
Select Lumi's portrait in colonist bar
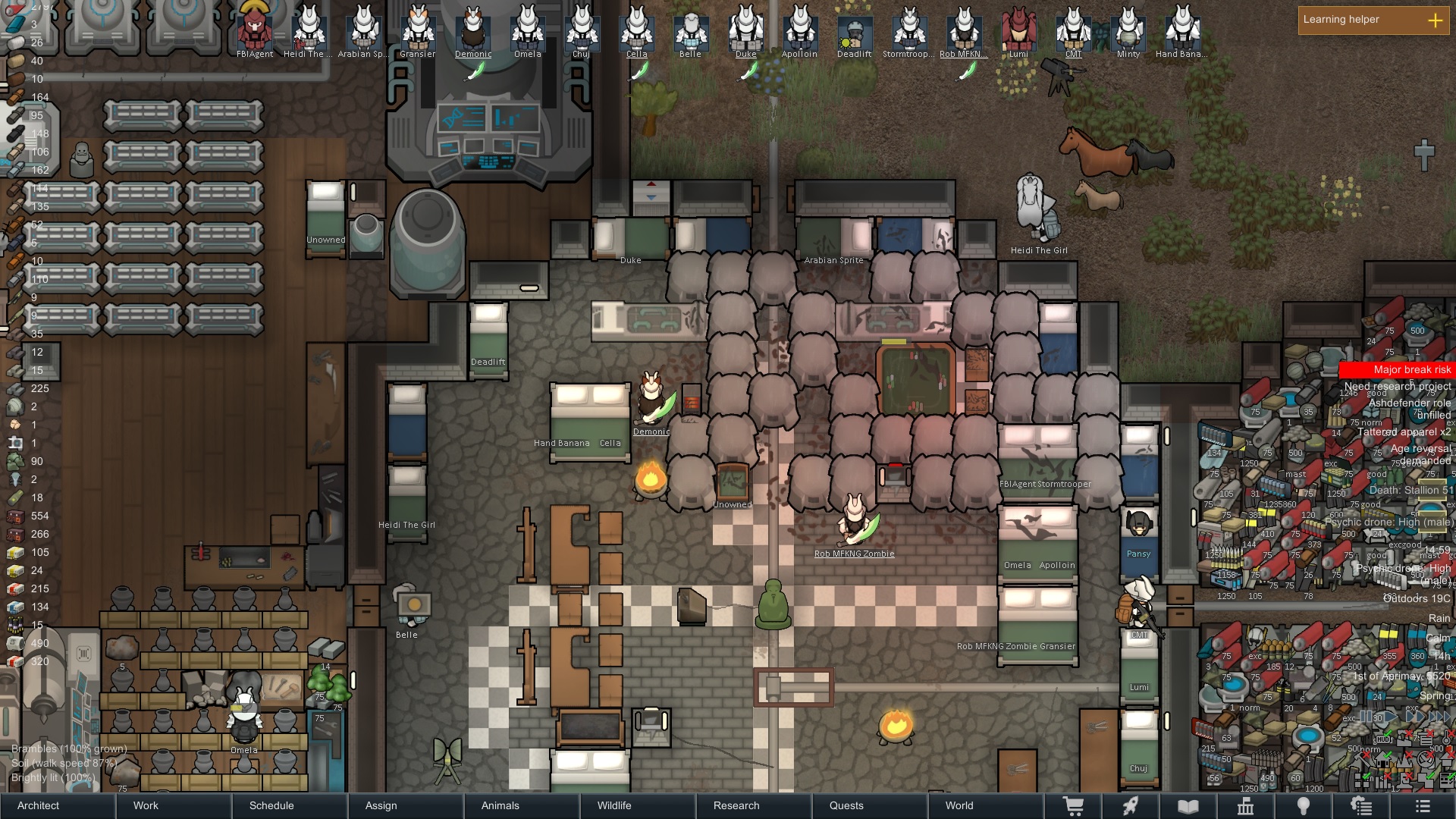[x=1018, y=30]
